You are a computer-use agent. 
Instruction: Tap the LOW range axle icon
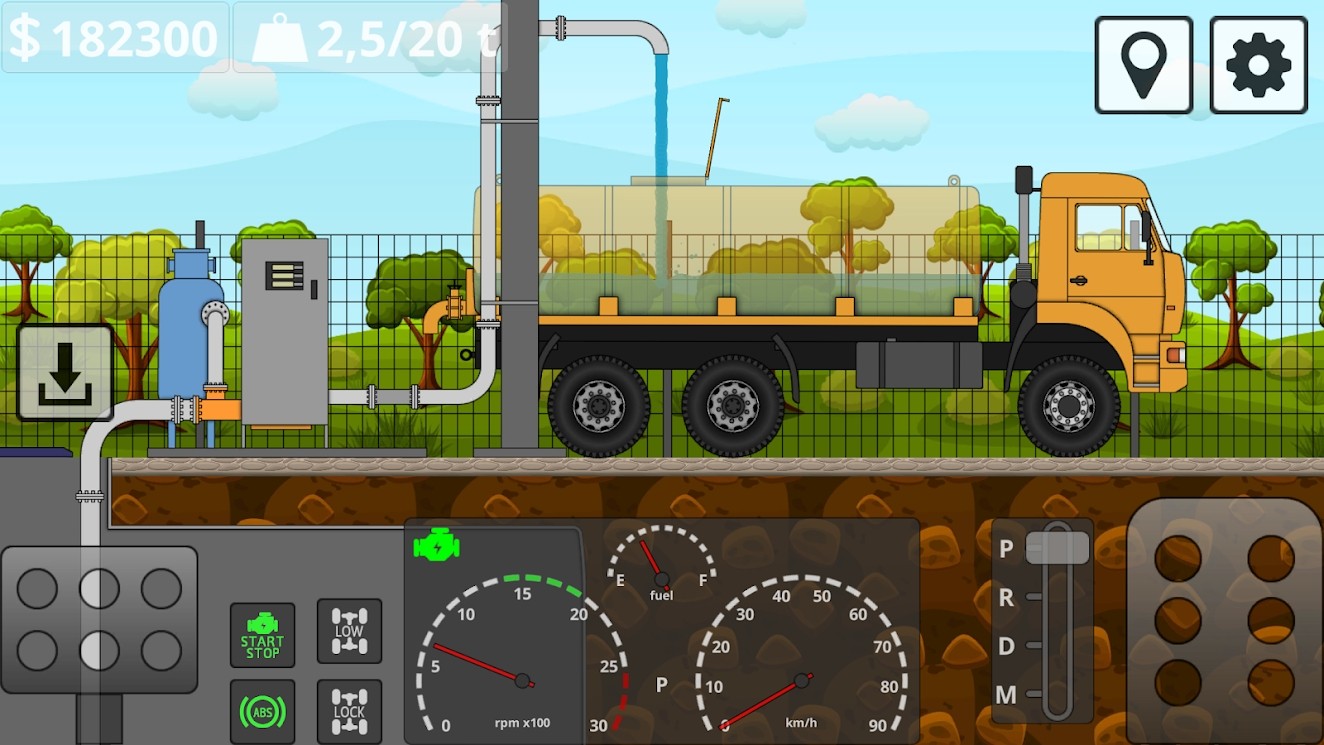click(x=348, y=632)
